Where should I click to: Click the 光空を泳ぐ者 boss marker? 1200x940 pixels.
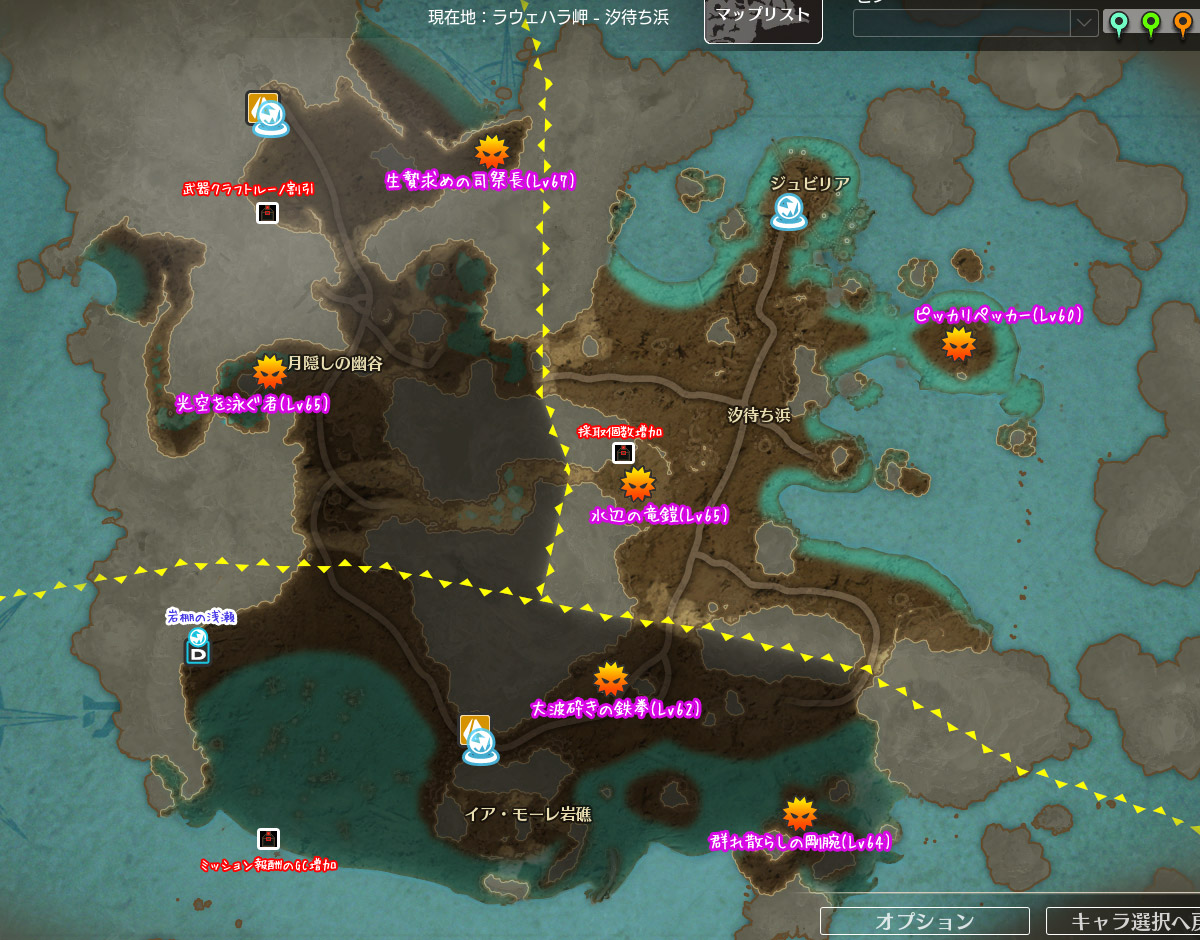[x=269, y=373]
